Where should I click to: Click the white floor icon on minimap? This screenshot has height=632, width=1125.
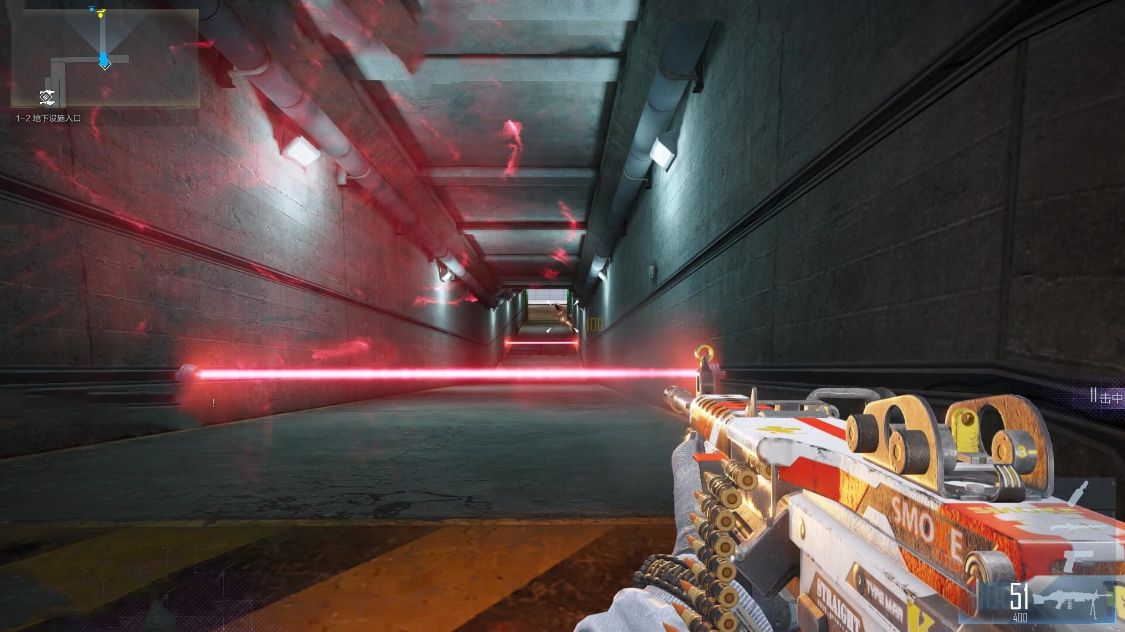click(x=47, y=96)
